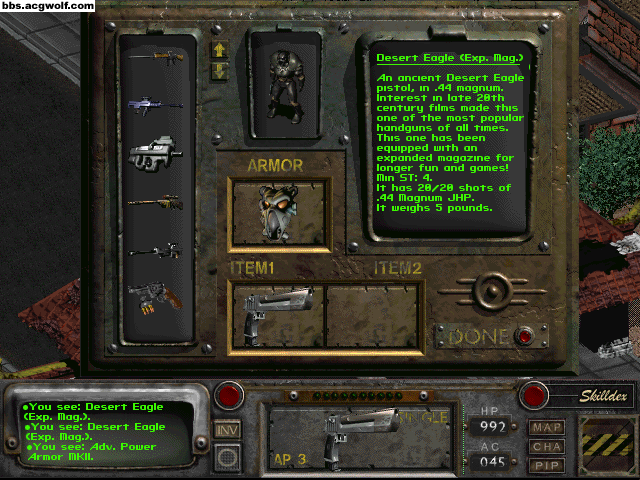This screenshot has height=480, width=640.
Task: Open the inventory via the INV button
Action: coord(228,429)
